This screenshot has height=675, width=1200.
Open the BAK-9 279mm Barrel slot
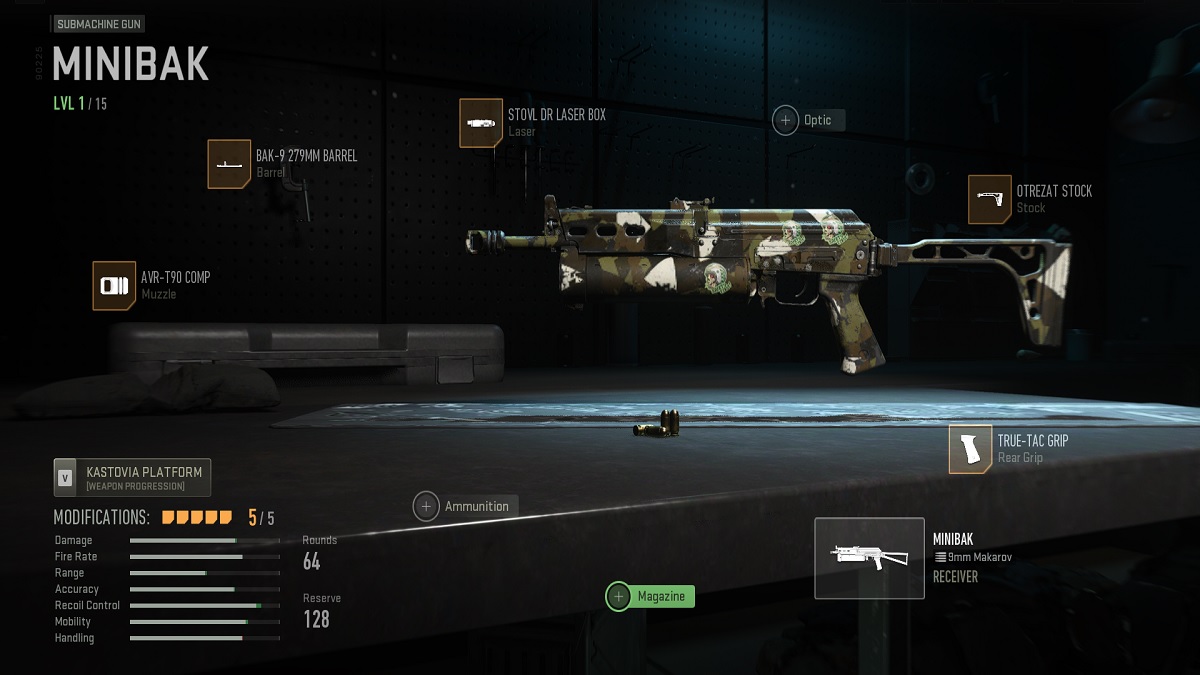[229, 164]
